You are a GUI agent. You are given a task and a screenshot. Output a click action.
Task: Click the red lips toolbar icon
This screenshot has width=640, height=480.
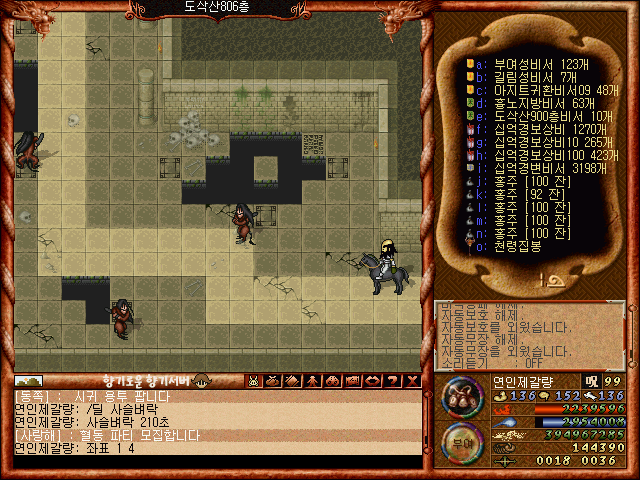(369, 380)
